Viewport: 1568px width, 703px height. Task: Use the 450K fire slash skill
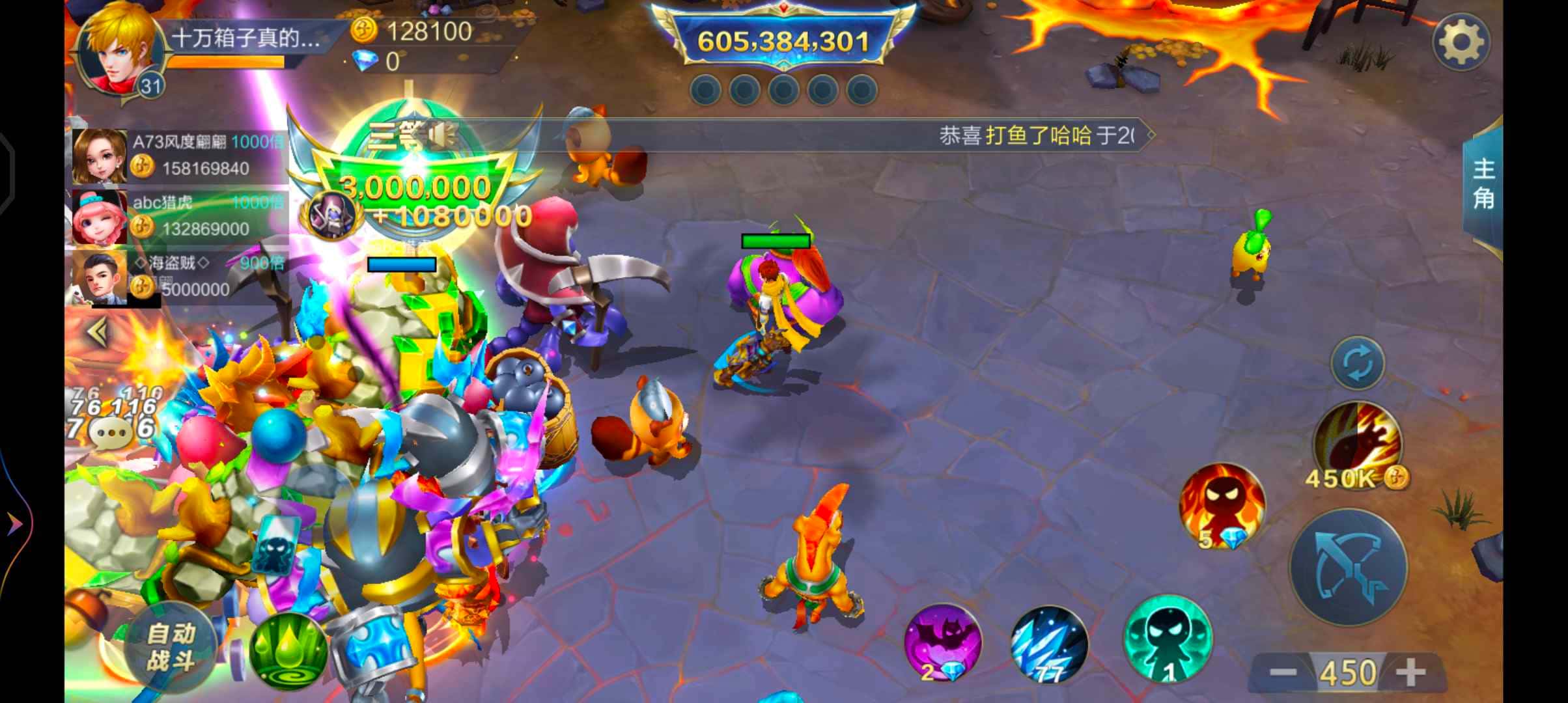[1358, 443]
